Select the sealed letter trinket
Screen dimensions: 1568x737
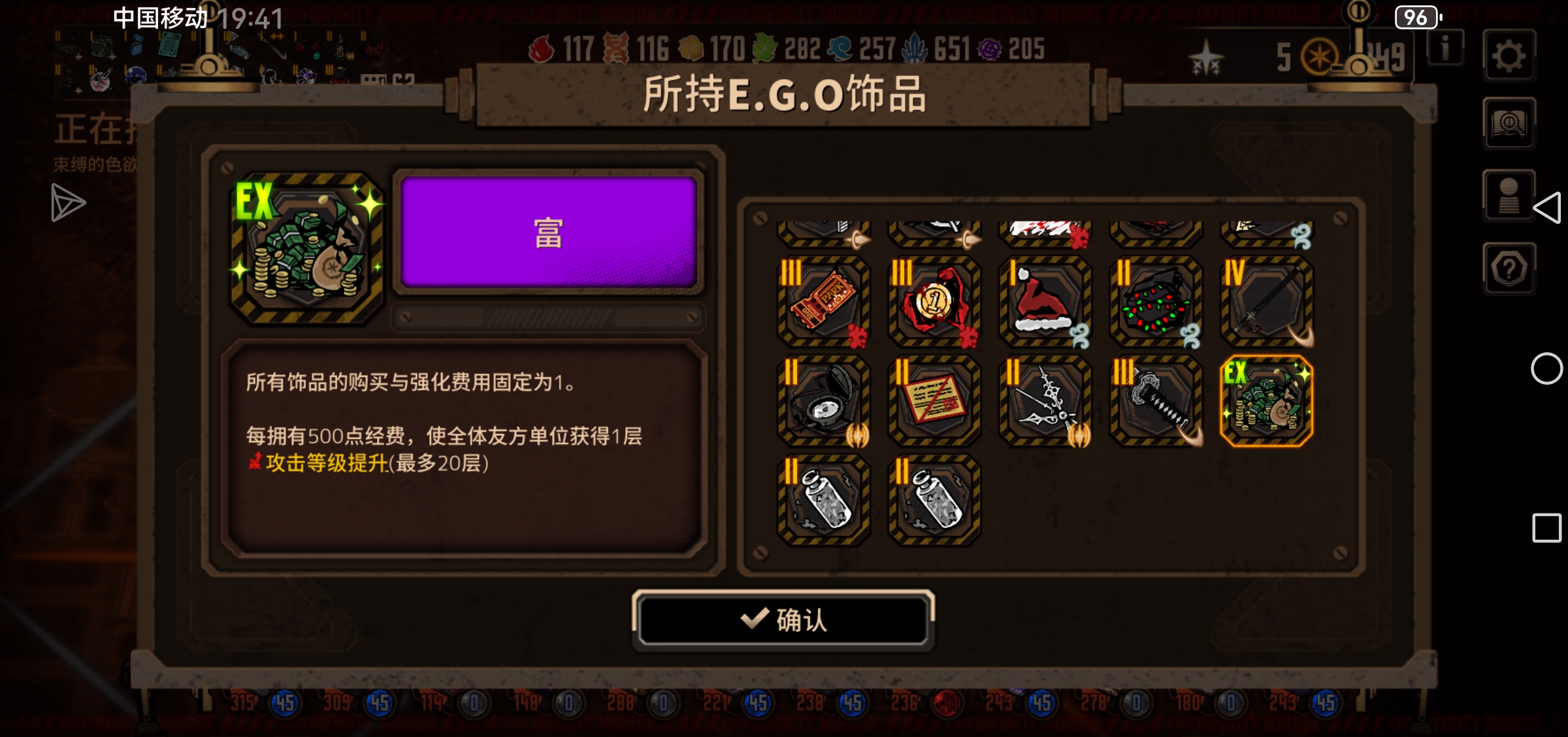(x=934, y=401)
